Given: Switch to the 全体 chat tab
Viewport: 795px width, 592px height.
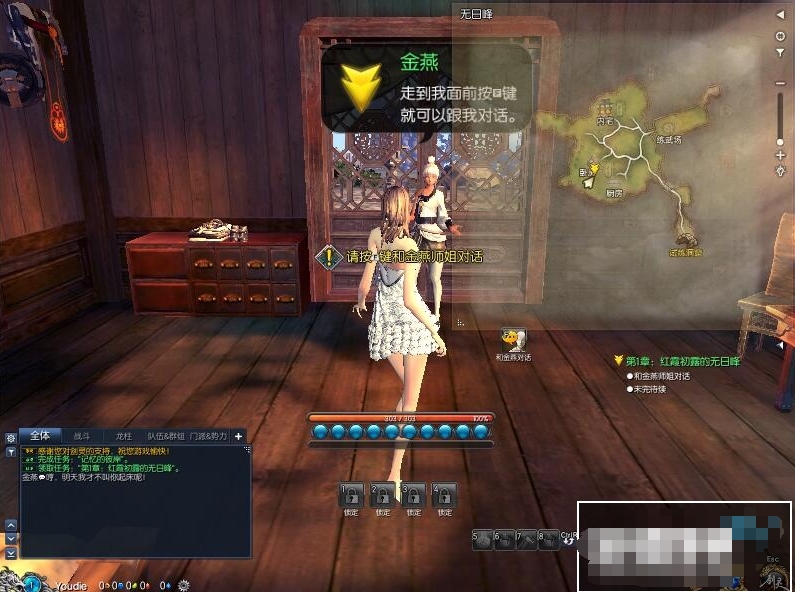Looking at the screenshot, I should point(40,436).
